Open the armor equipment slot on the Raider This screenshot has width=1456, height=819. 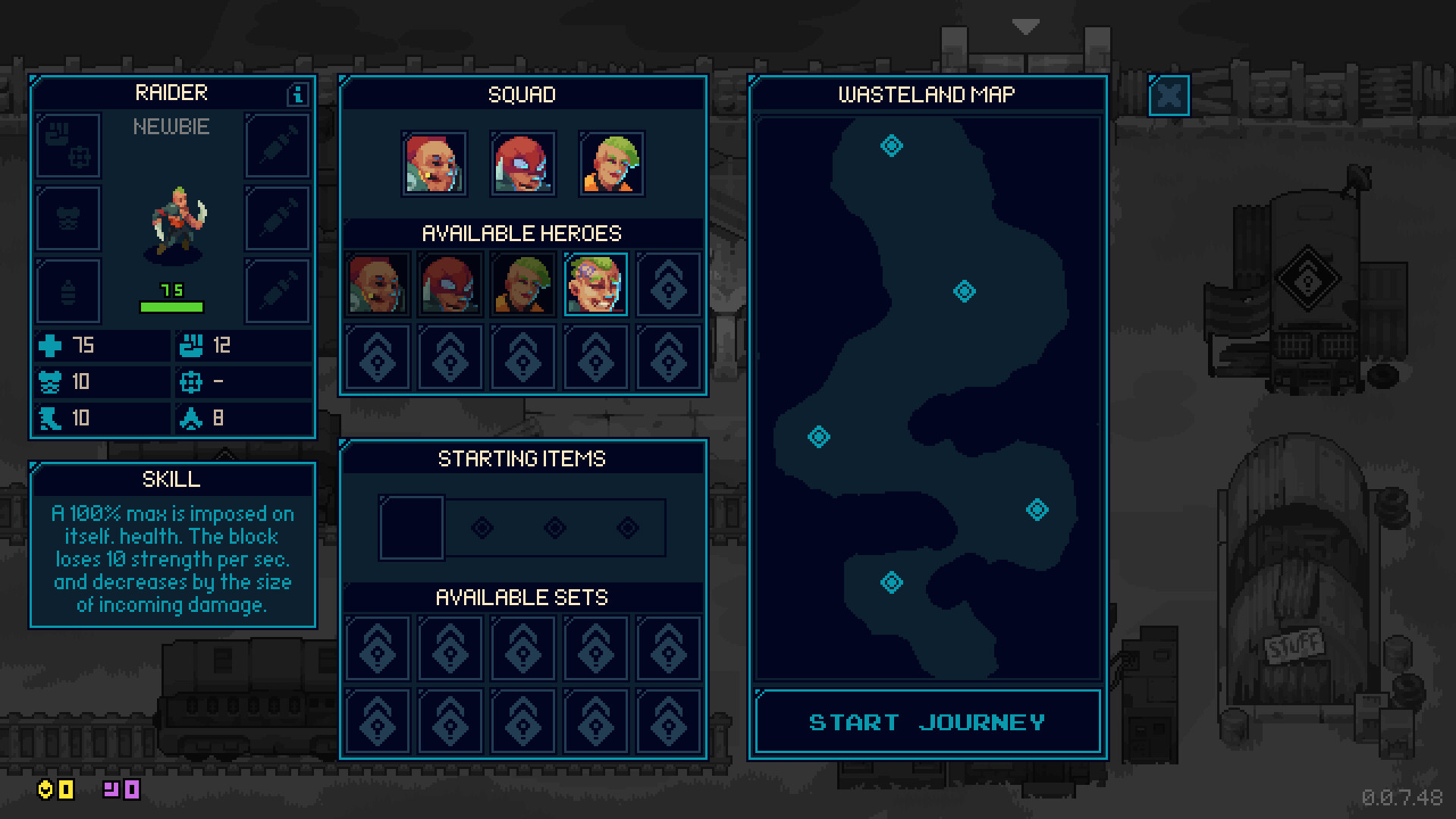[67, 218]
